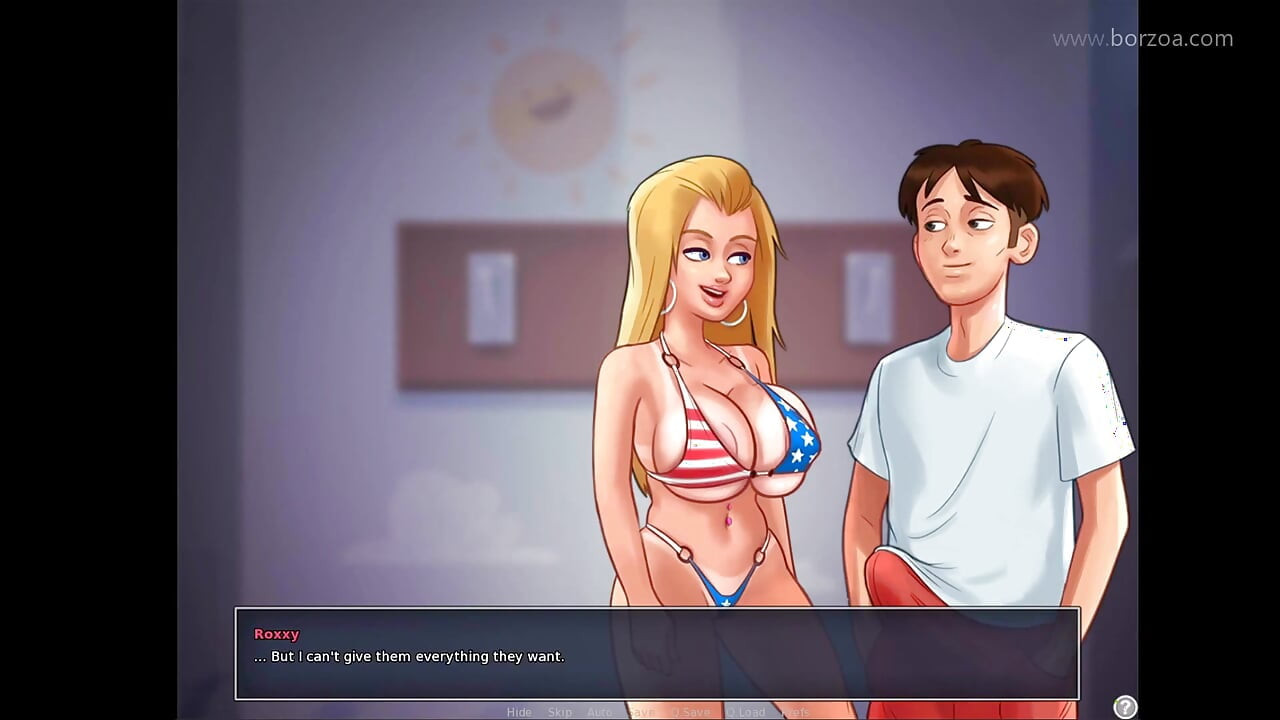Open the Save screen
The image size is (1280, 720).
click(x=641, y=712)
